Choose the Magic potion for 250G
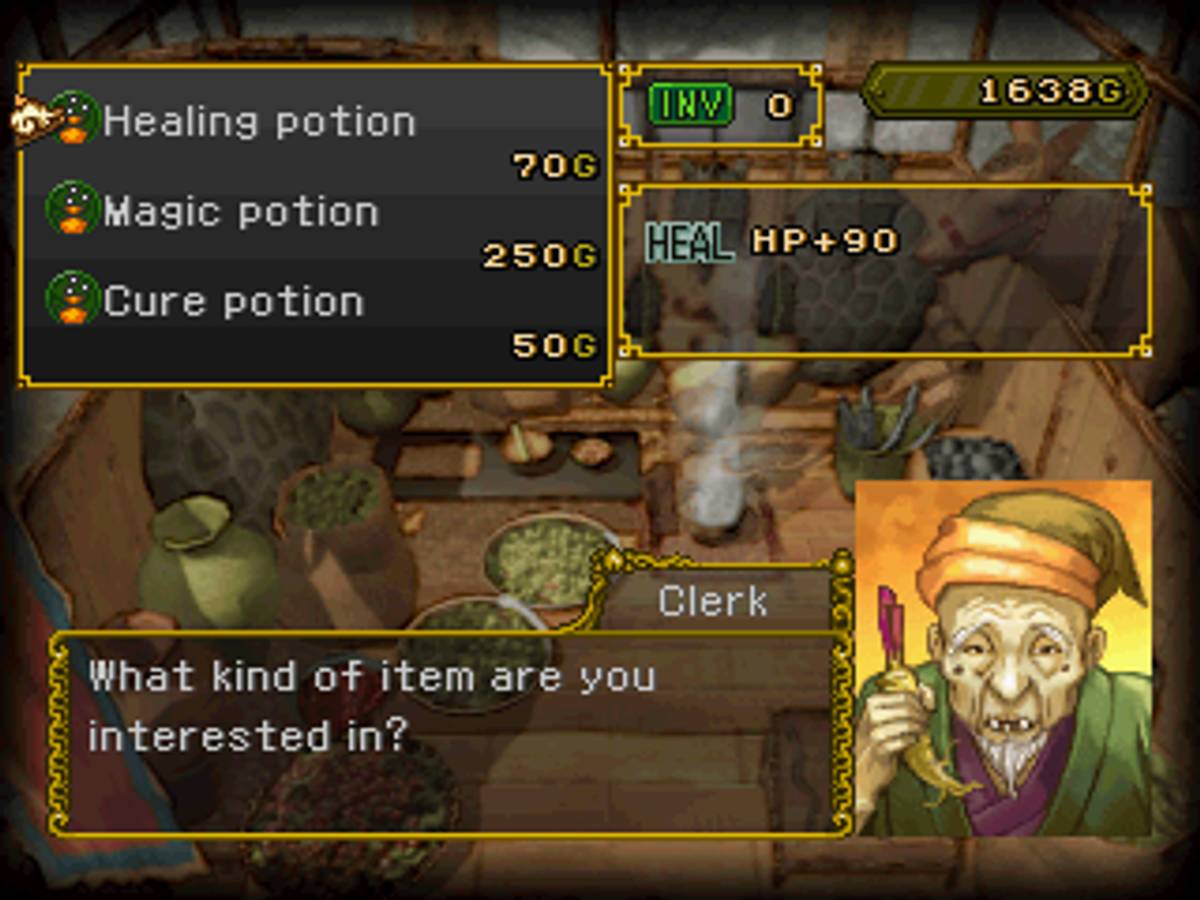Screen dimensions: 1200x900 240,212
